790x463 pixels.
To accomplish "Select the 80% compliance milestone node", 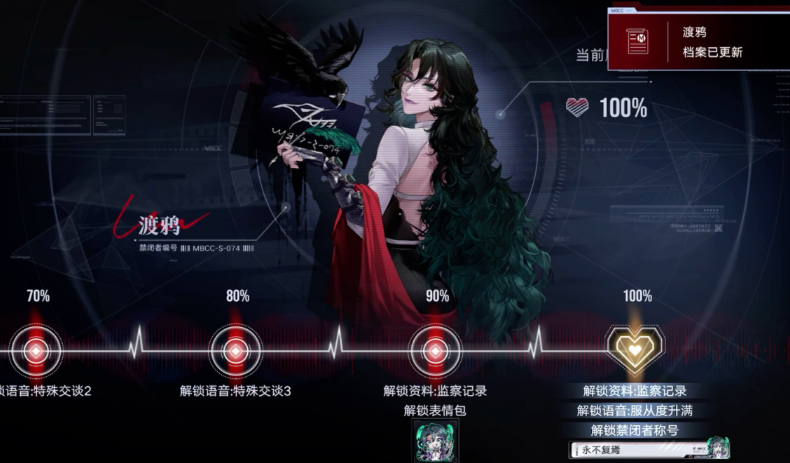I will (235, 350).
